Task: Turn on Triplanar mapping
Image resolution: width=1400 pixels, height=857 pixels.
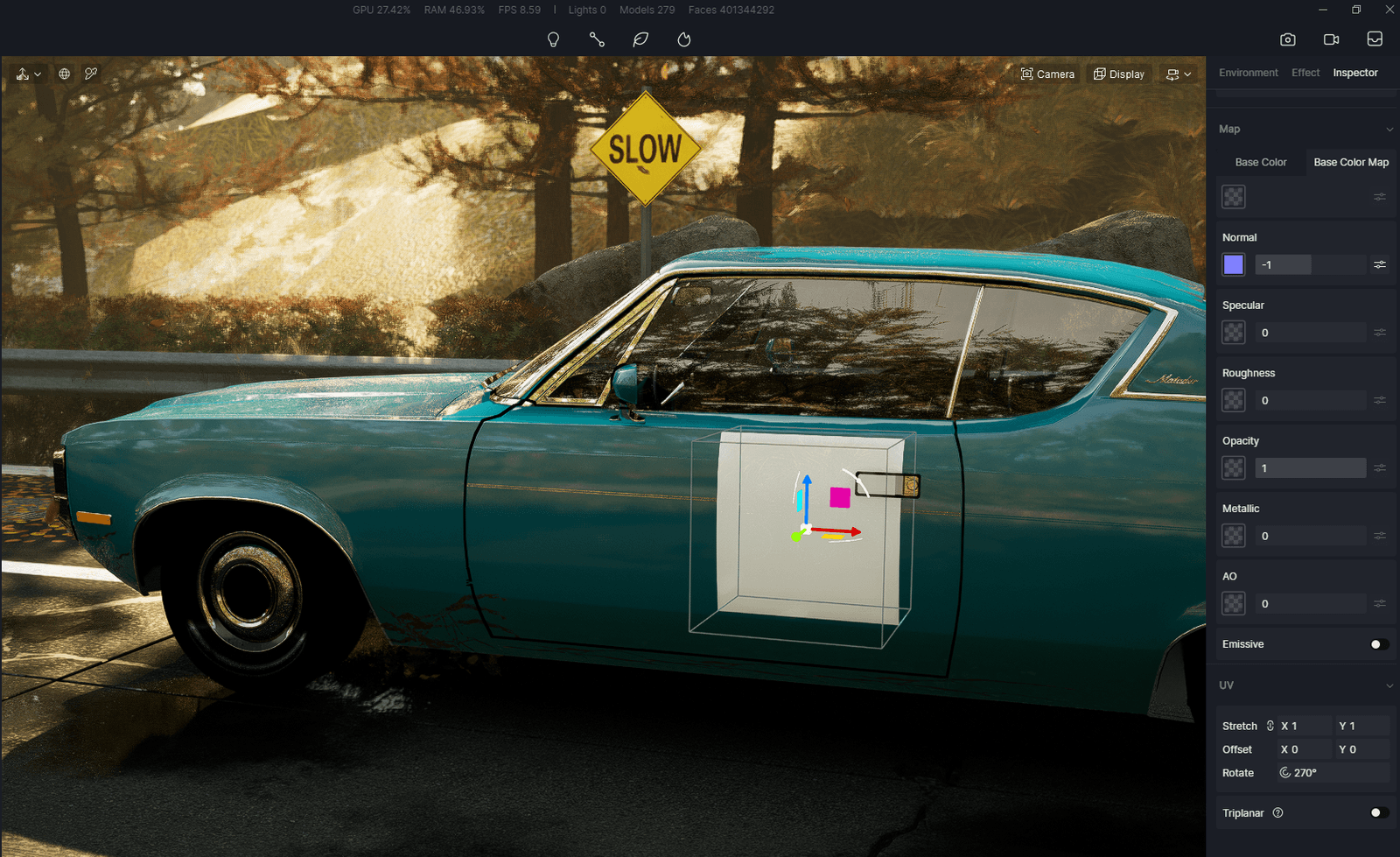Action: (x=1378, y=813)
